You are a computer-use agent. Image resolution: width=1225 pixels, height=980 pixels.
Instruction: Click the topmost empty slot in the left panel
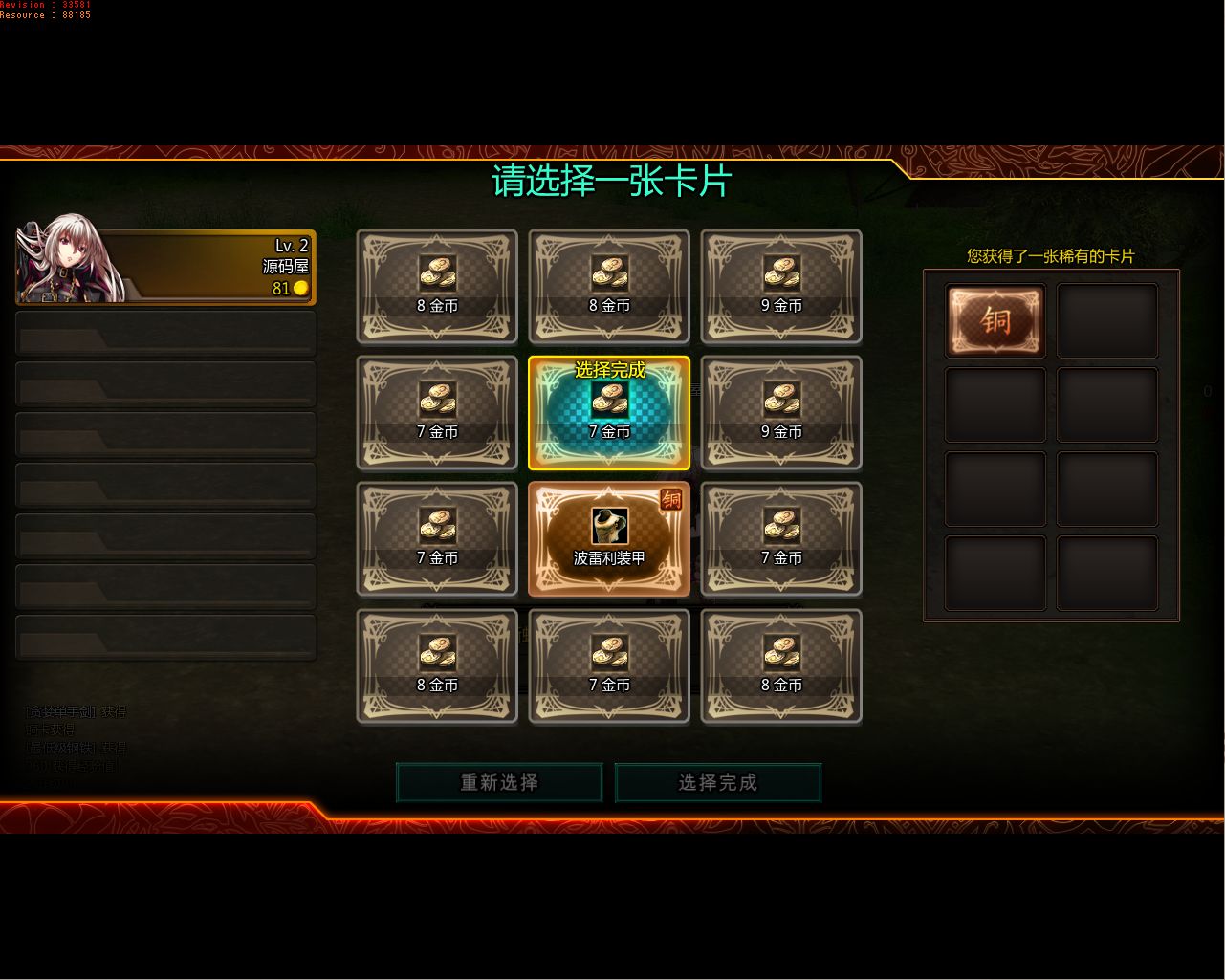(x=164, y=333)
